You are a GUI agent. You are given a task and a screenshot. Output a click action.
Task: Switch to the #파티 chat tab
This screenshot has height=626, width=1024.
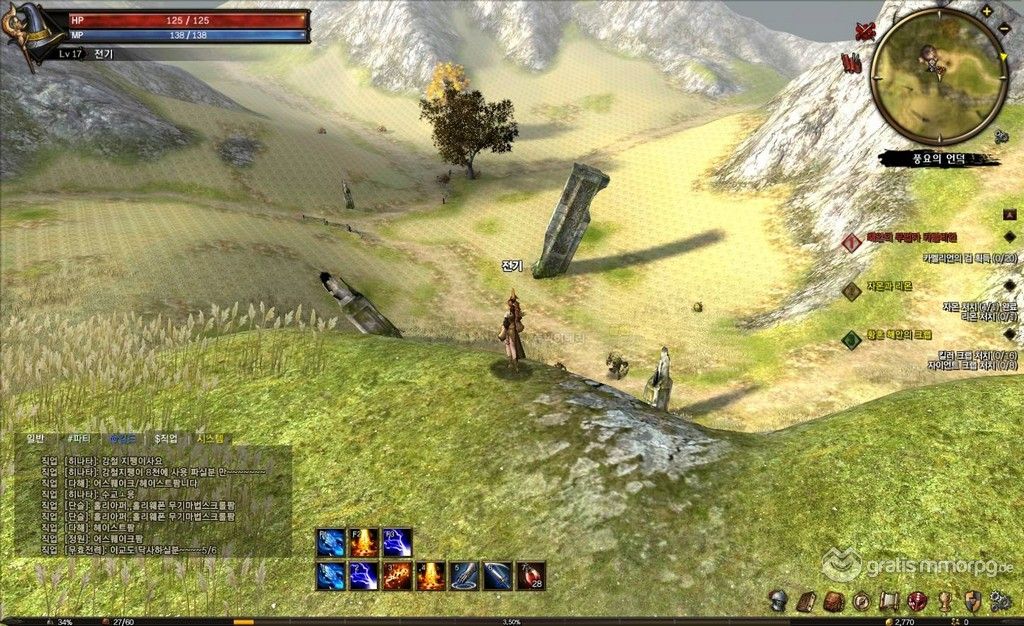tap(76, 438)
